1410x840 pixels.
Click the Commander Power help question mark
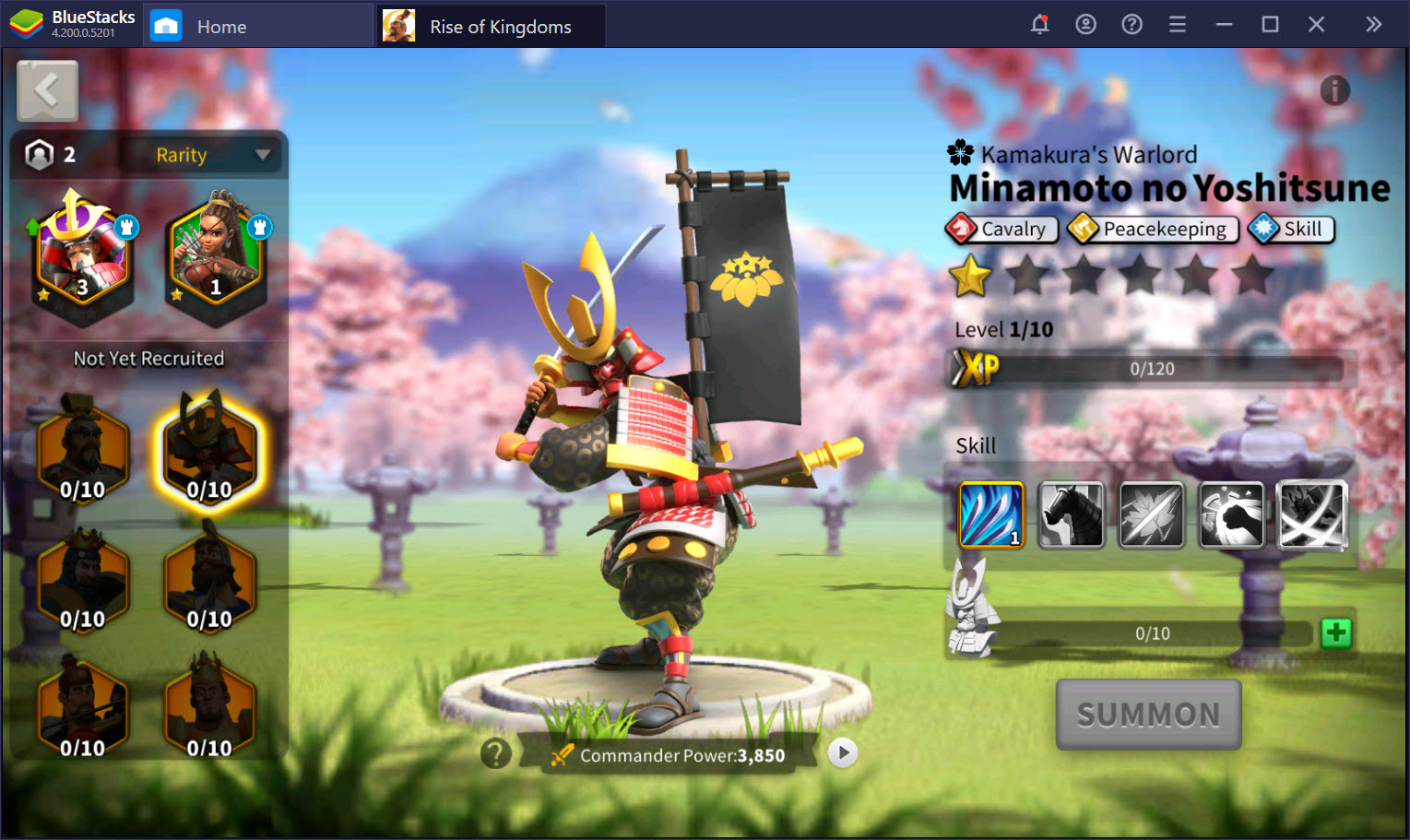click(x=496, y=753)
